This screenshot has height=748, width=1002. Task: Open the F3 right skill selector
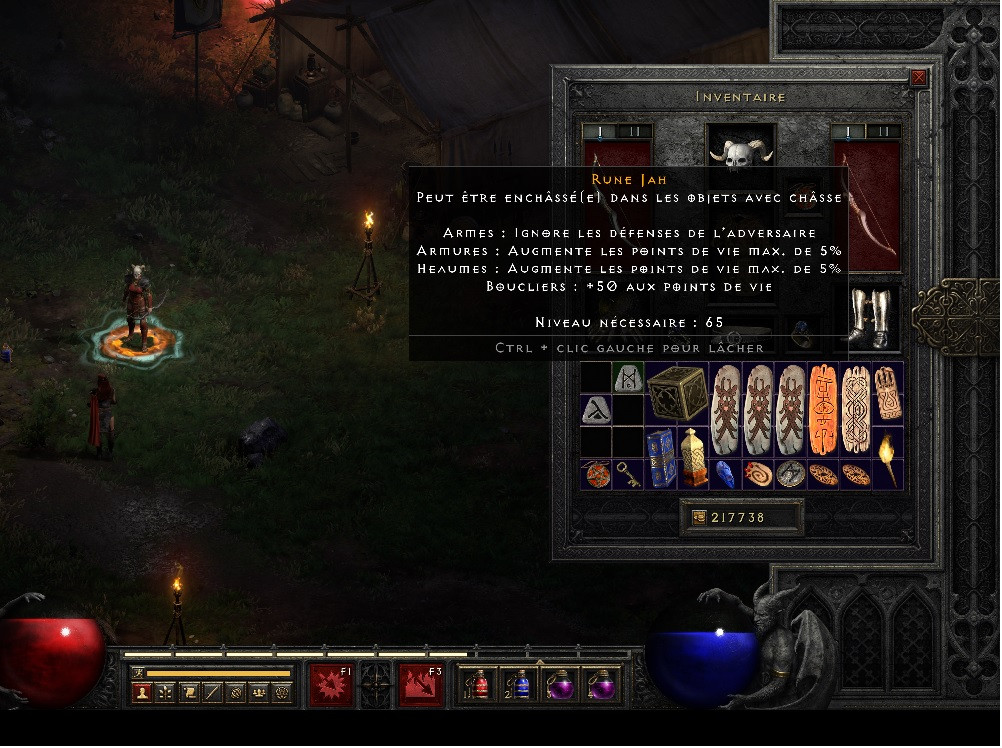click(x=421, y=685)
